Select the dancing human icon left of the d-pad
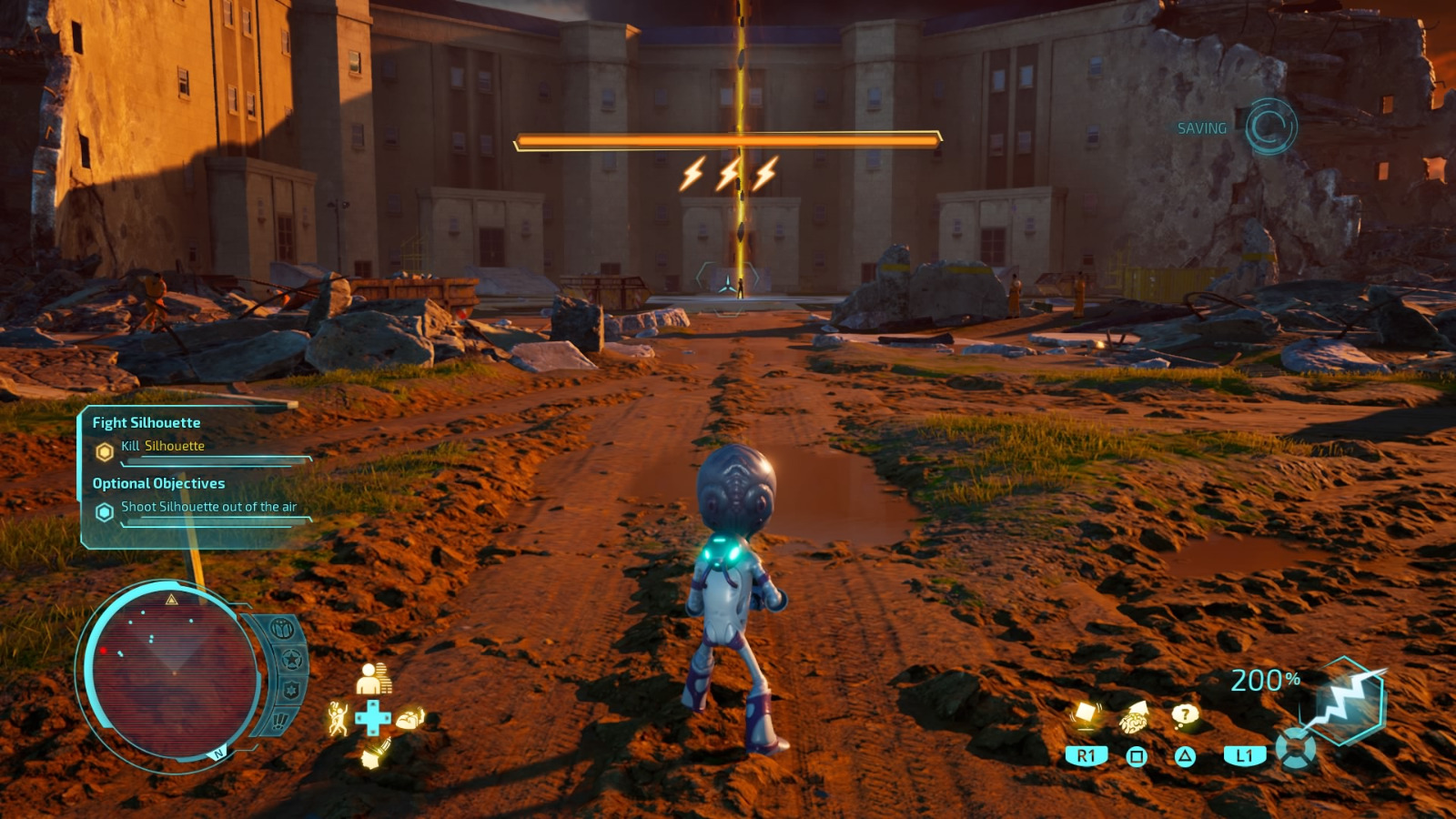 pos(339,719)
